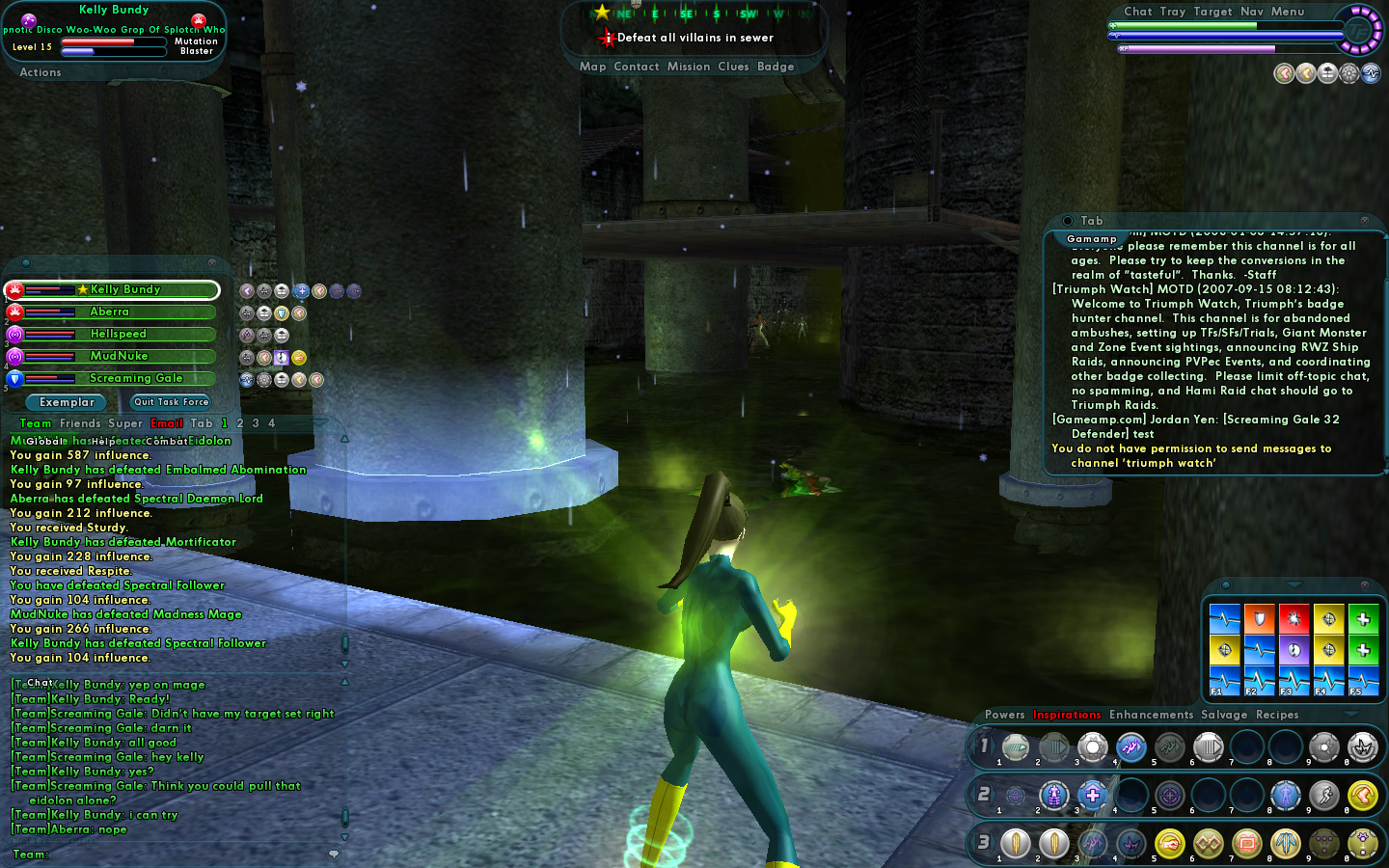Open the Map window
This screenshot has height=868, width=1389.
click(592, 67)
